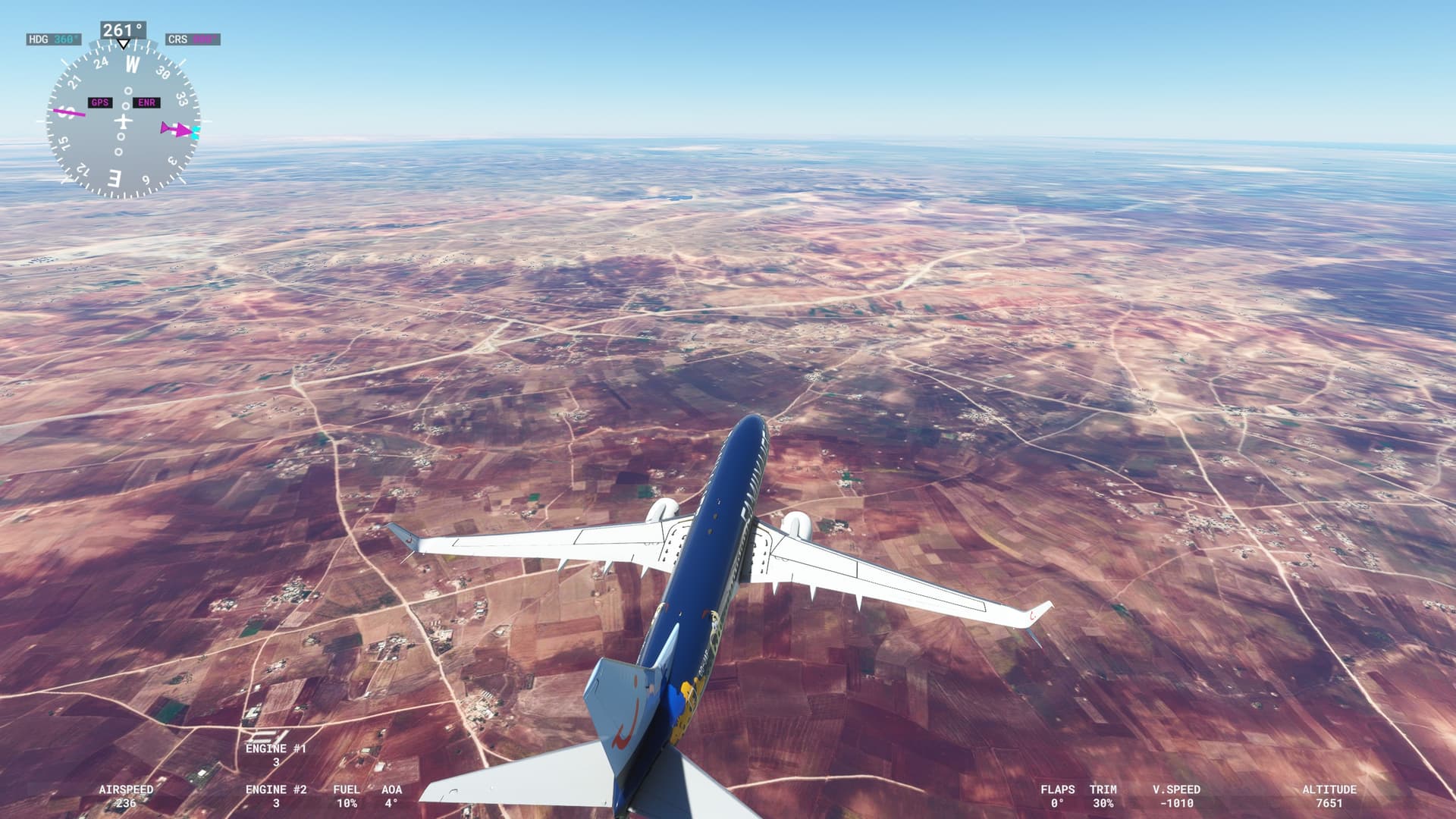Screen dimensions: 1456x819
Task: Click the W cardinal marker on the compass
Action: (132, 64)
